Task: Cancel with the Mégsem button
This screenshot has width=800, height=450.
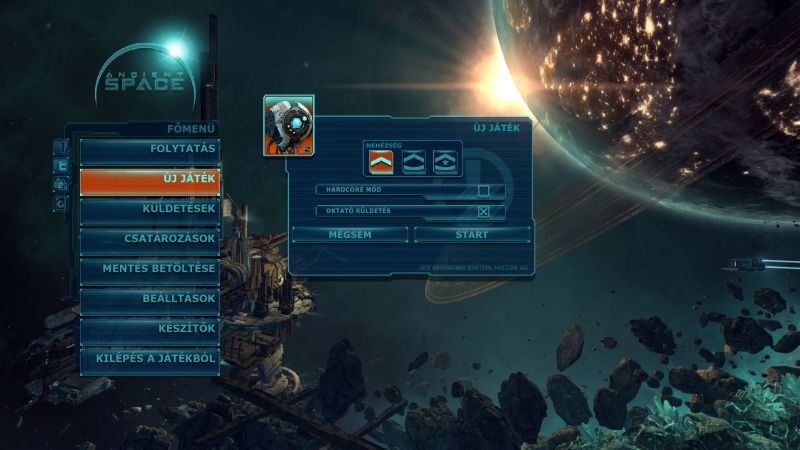Action: coord(350,235)
